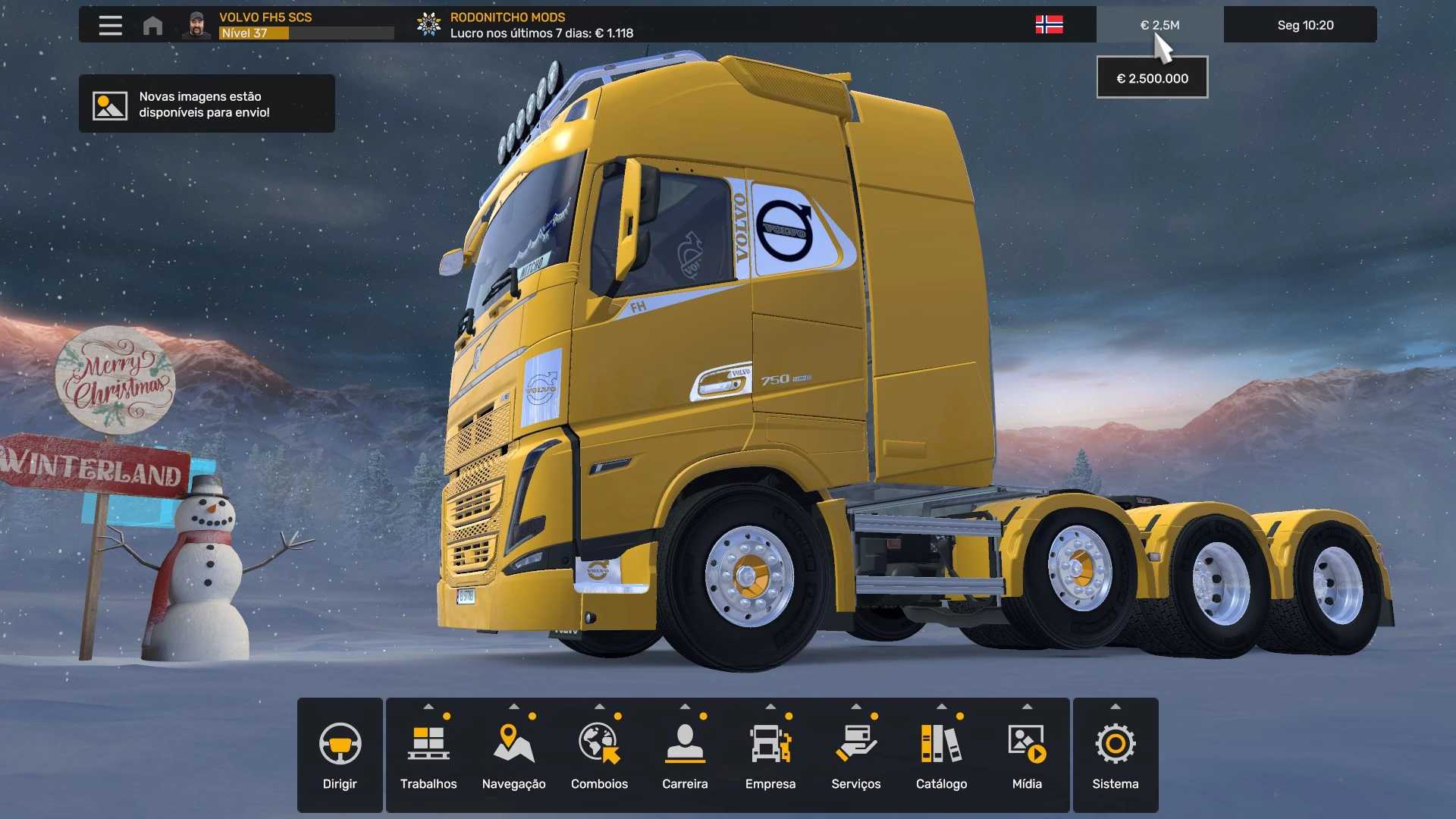Open the Mídia media menu

coord(1027,755)
